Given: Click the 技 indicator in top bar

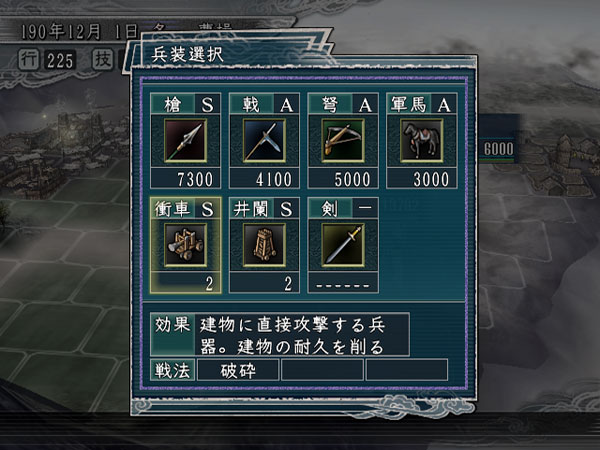Looking at the screenshot, I should pos(100,59).
